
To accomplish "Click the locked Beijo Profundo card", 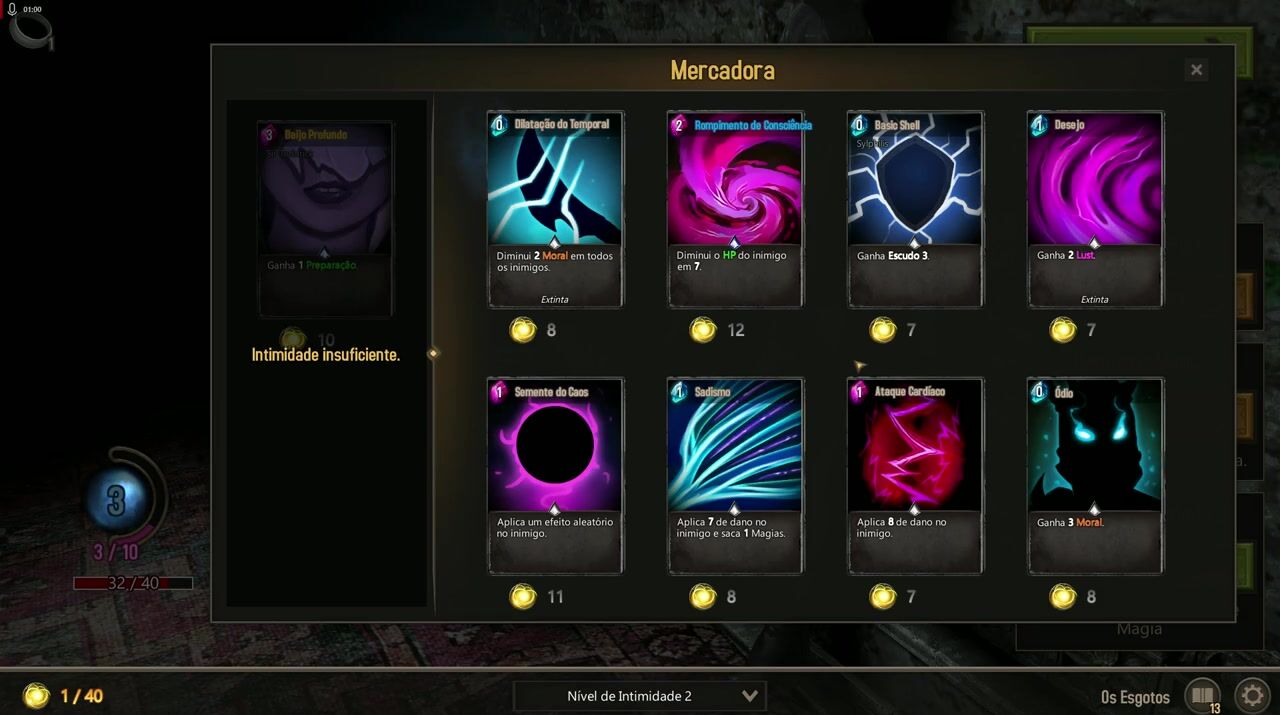I will (x=326, y=219).
